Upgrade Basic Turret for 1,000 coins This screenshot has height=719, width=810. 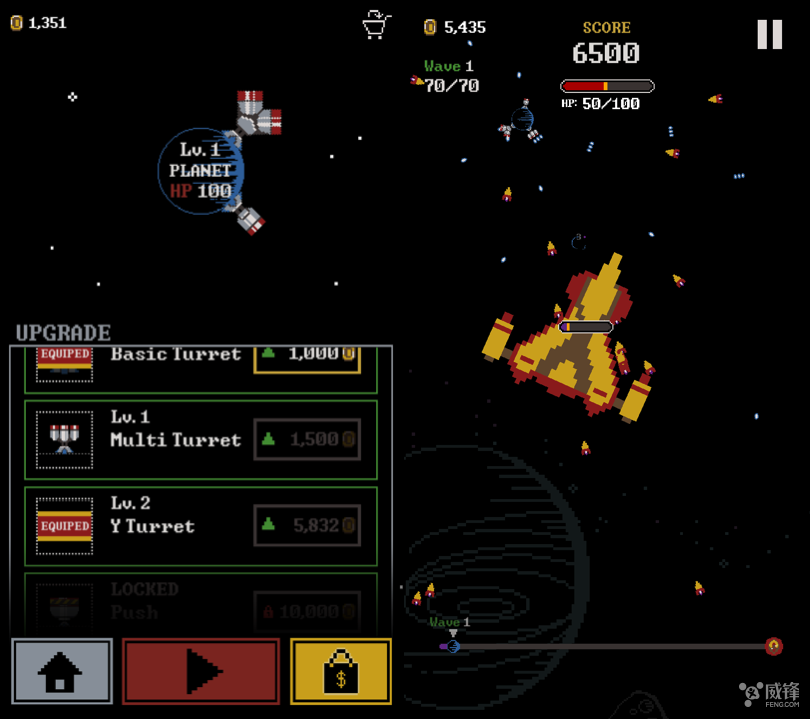coord(307,356)
